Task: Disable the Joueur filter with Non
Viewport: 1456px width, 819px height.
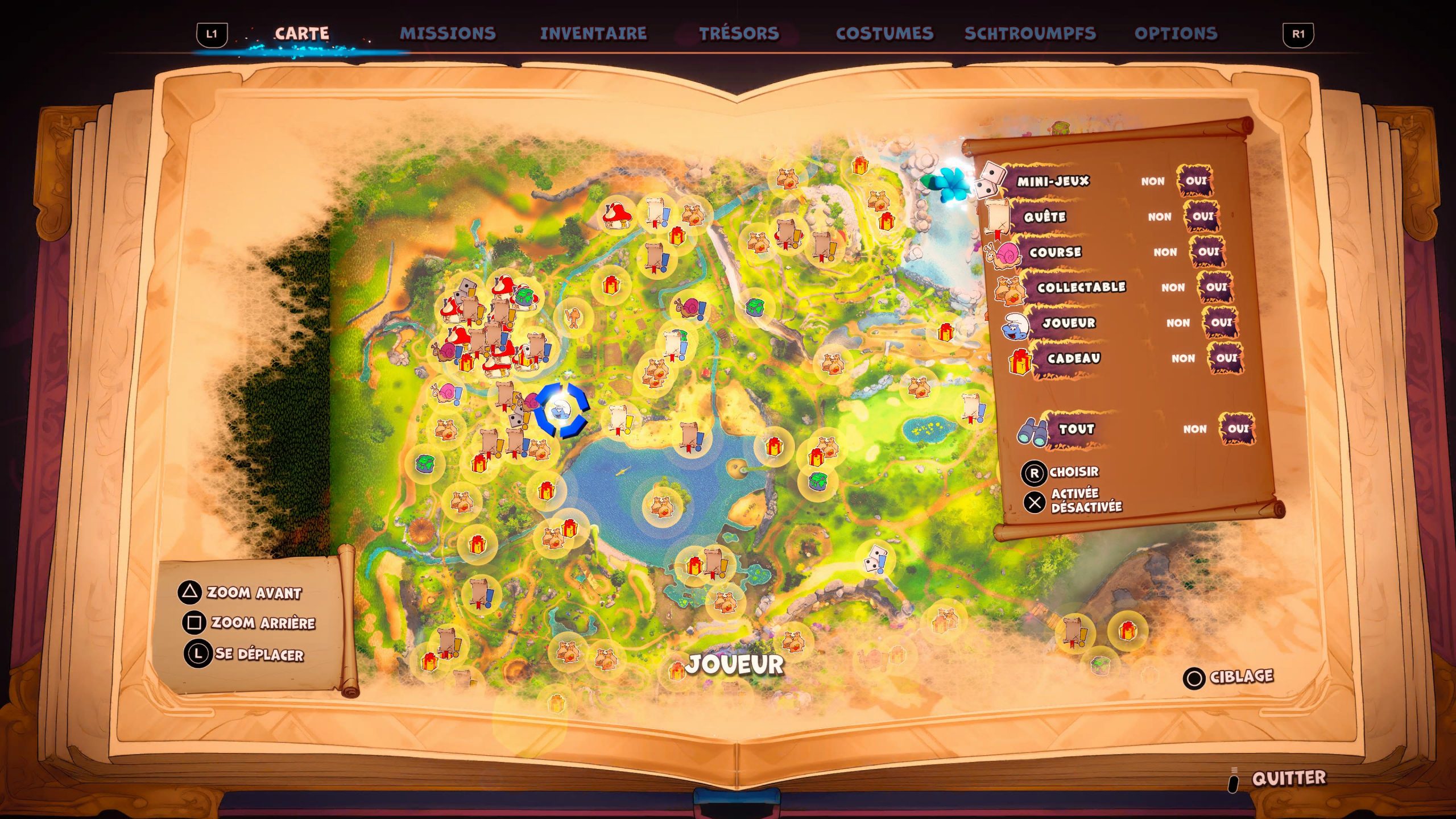Action: [1177, 323]
